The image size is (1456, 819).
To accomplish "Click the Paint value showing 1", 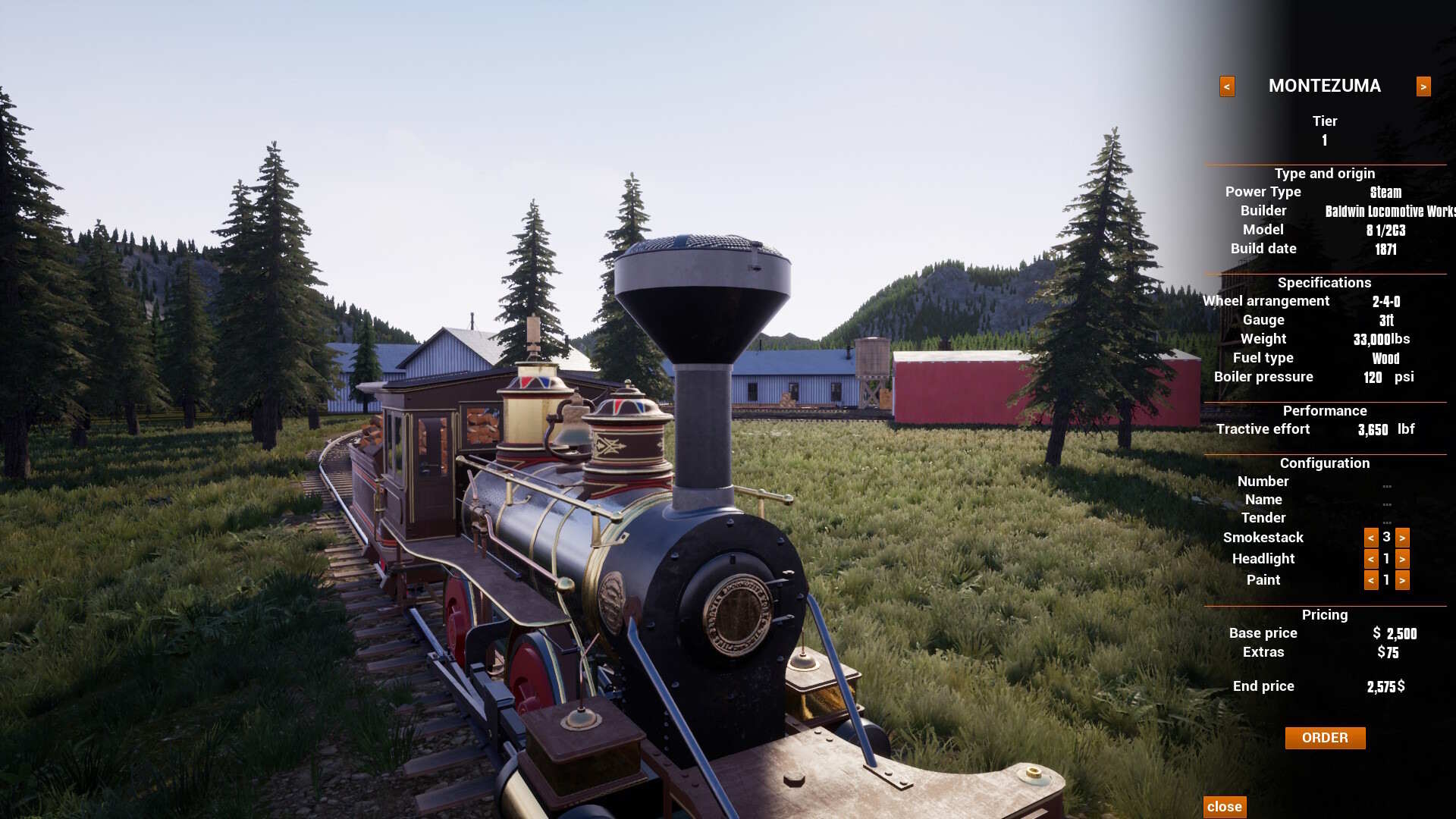I will tap(1386, 580).
